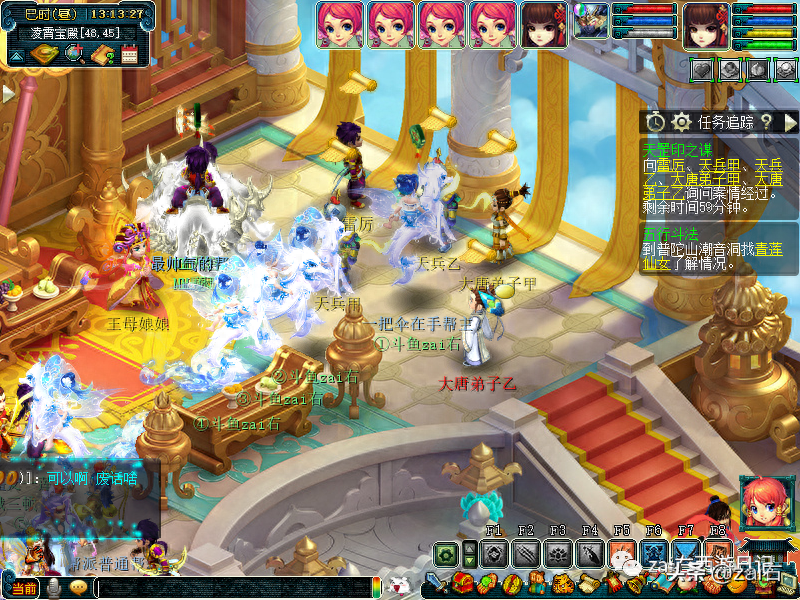800x600 pixels.
Task: Click the magnifier map search icon
Action: point(74,54)
